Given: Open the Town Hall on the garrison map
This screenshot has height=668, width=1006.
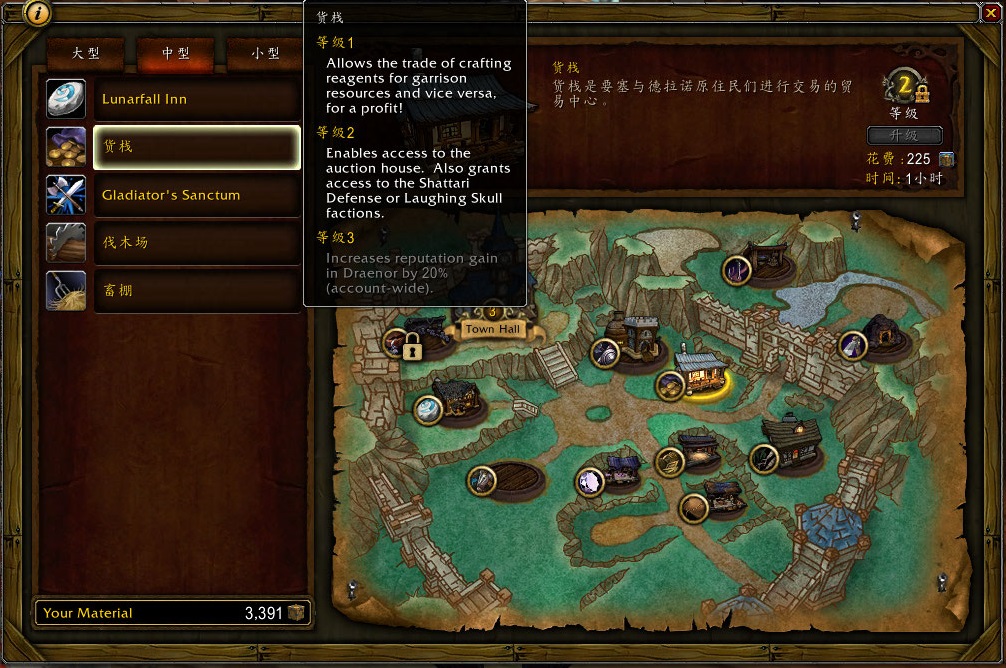Looking at the screenshot, I should 493,328.
